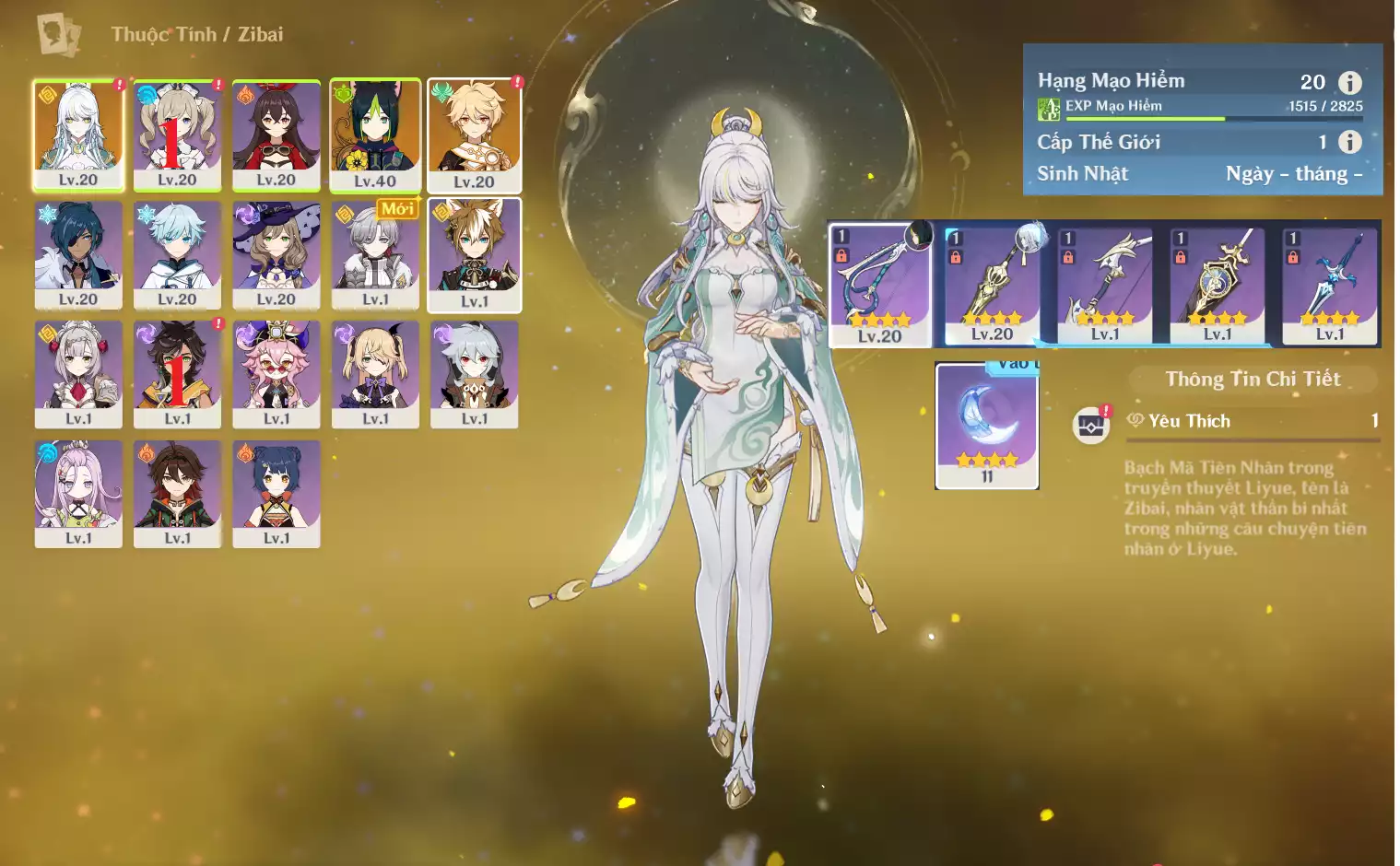Choose Kaeya with the eyepatch
Viewport: 1400px width, 866px height.
(x=78, y=254)
